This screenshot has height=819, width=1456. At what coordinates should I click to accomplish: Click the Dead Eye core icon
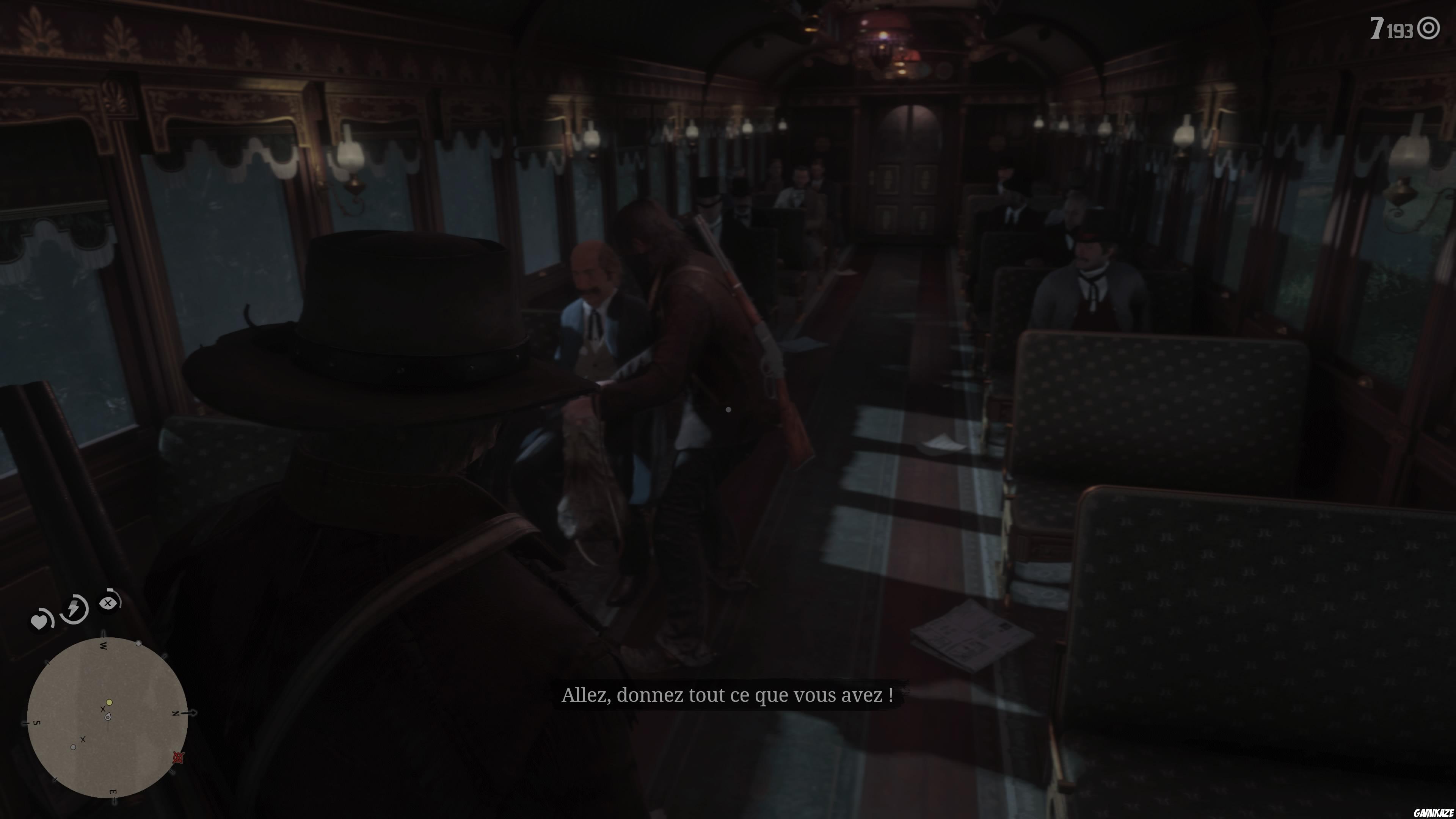[x=108, y=603]
